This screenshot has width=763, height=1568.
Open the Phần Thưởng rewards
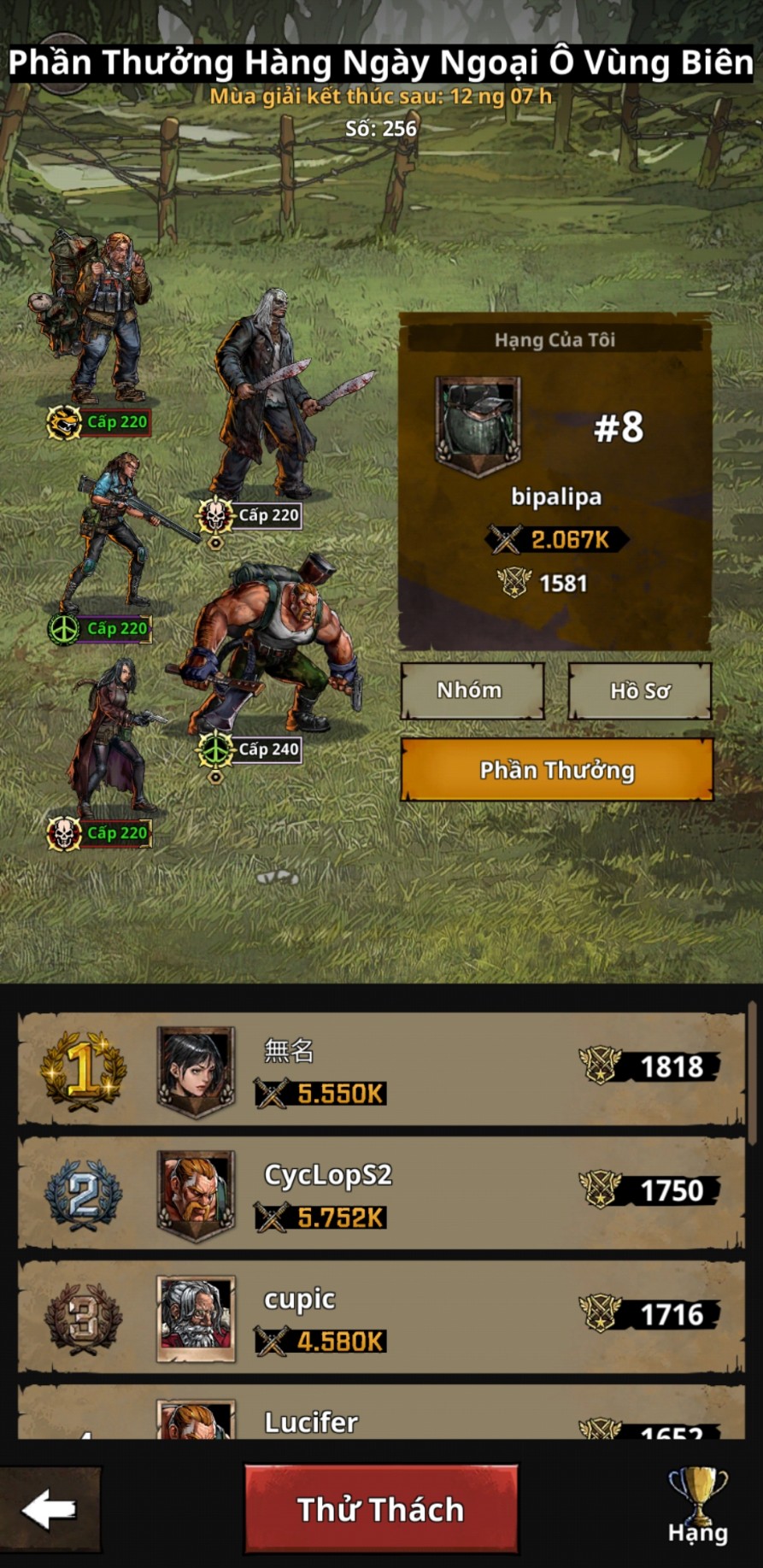tap(556, 770)
